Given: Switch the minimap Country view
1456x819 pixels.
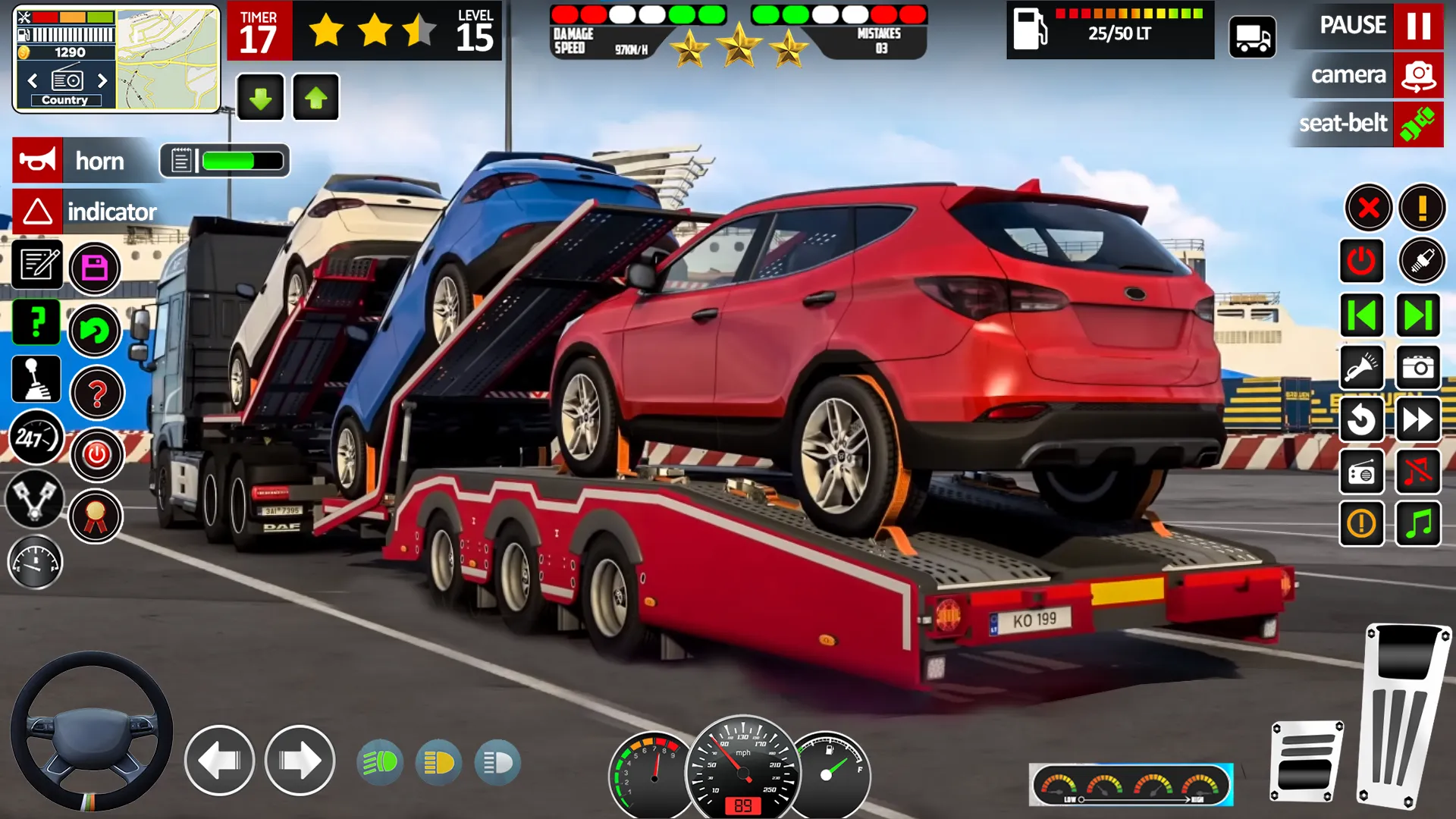Looking at the screenshot, I should click(x=64, y=99).
